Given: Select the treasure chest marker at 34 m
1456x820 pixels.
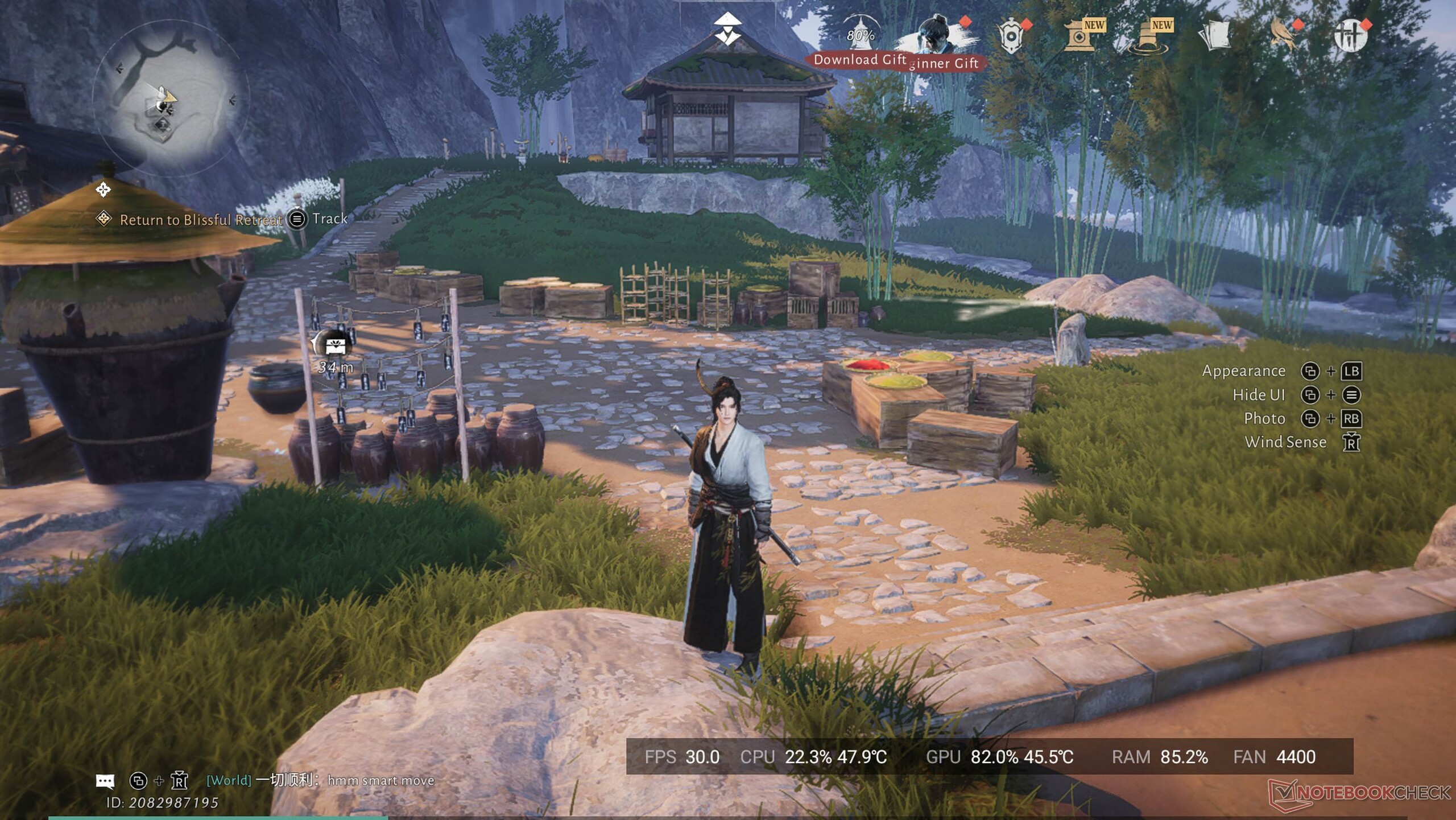Looking at the screenshot, I should [x=335, y=344].
